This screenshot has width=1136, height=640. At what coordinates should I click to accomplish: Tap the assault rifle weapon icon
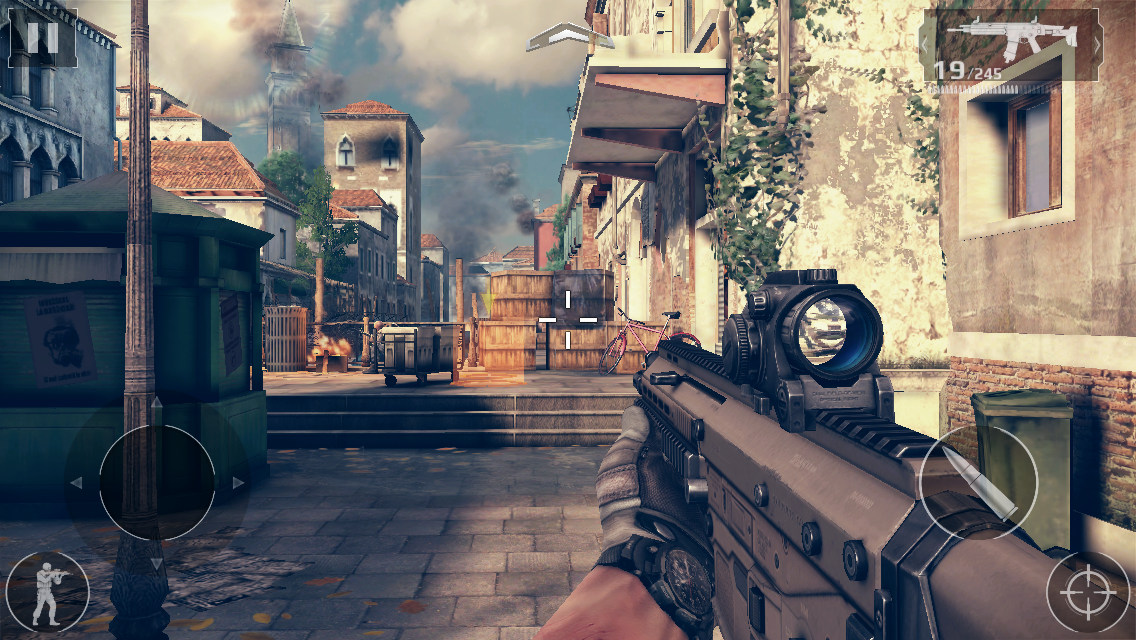point(1010,37)
